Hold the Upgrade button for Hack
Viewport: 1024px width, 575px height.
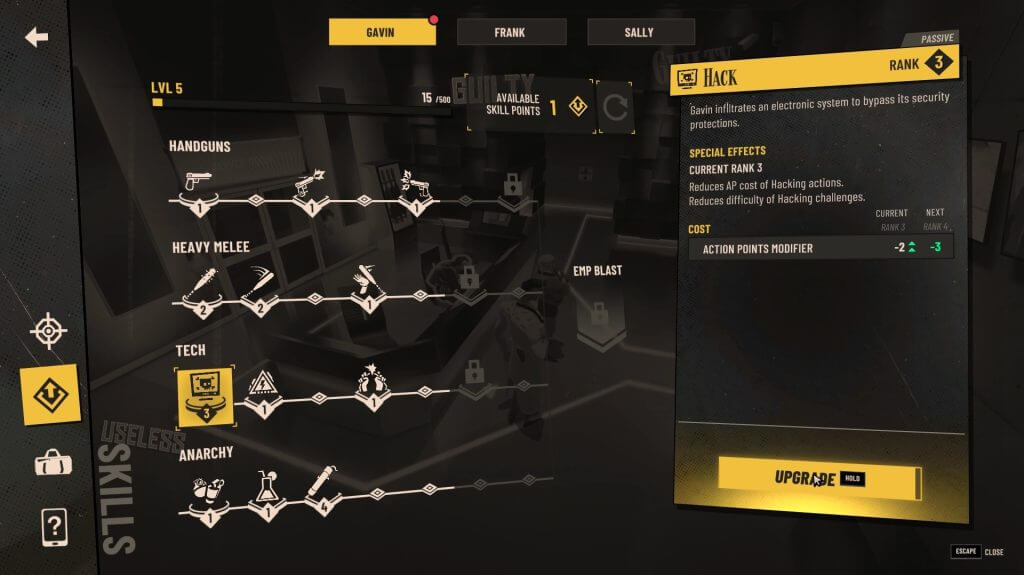click(818, 478)
